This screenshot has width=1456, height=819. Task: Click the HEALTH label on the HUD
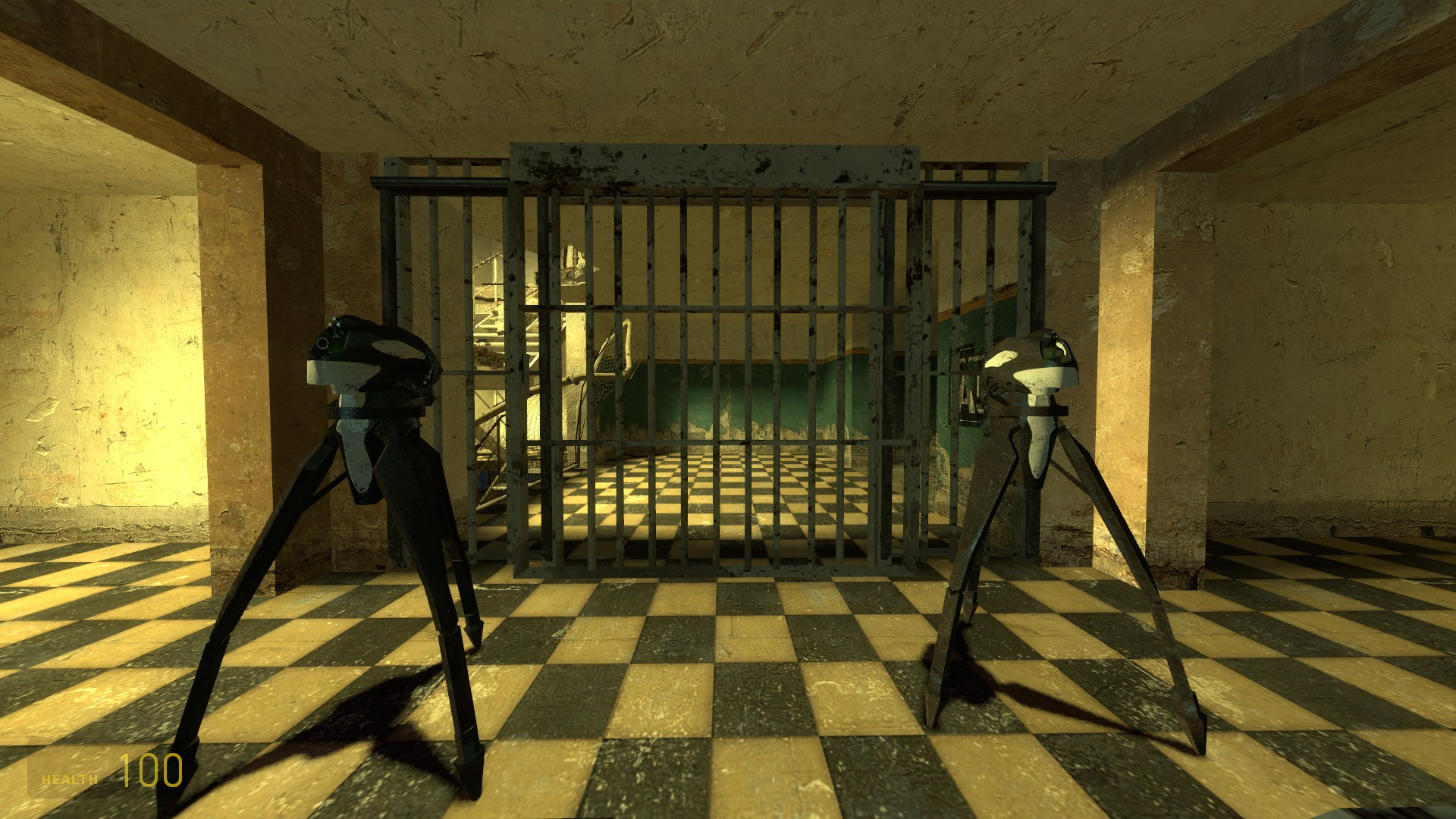click(68, 778)
